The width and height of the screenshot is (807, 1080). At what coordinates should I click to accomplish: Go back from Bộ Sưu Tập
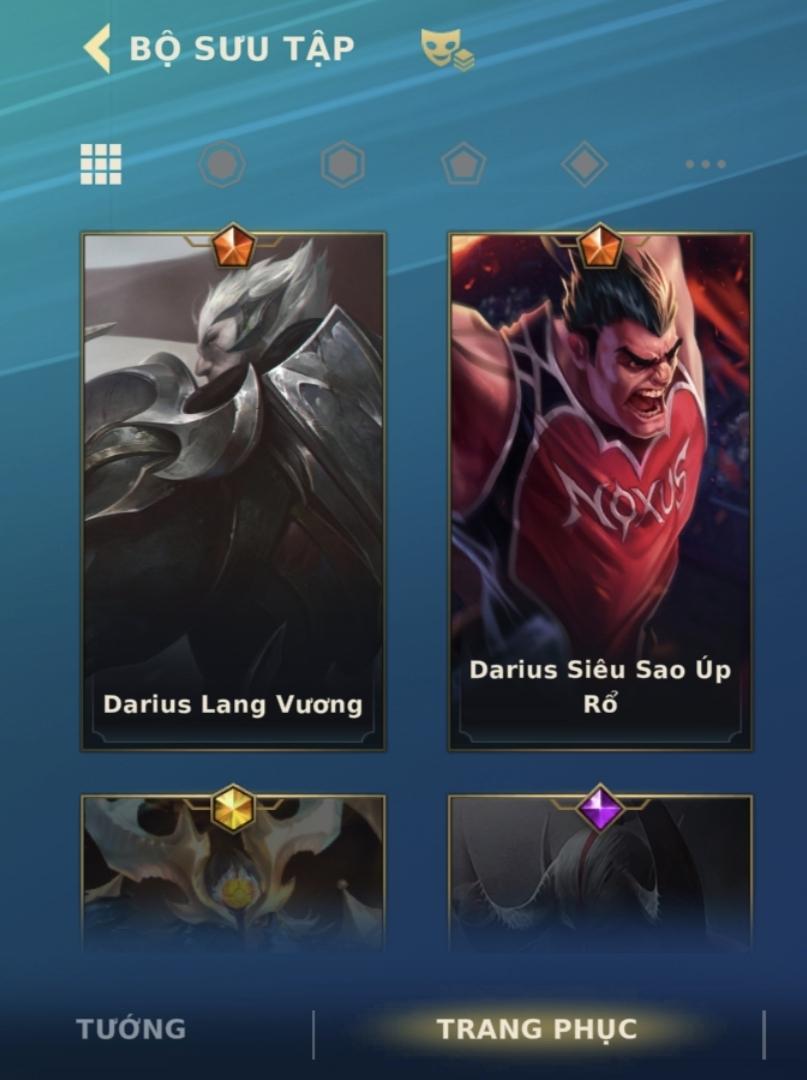tap(98, 48)
